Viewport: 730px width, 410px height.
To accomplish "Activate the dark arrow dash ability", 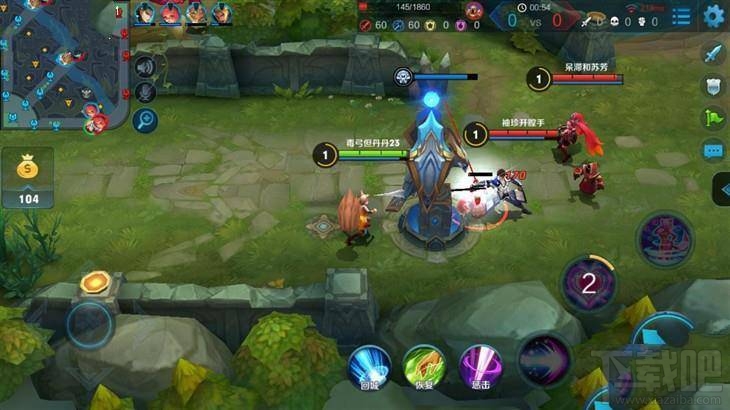I will [543, 360].
